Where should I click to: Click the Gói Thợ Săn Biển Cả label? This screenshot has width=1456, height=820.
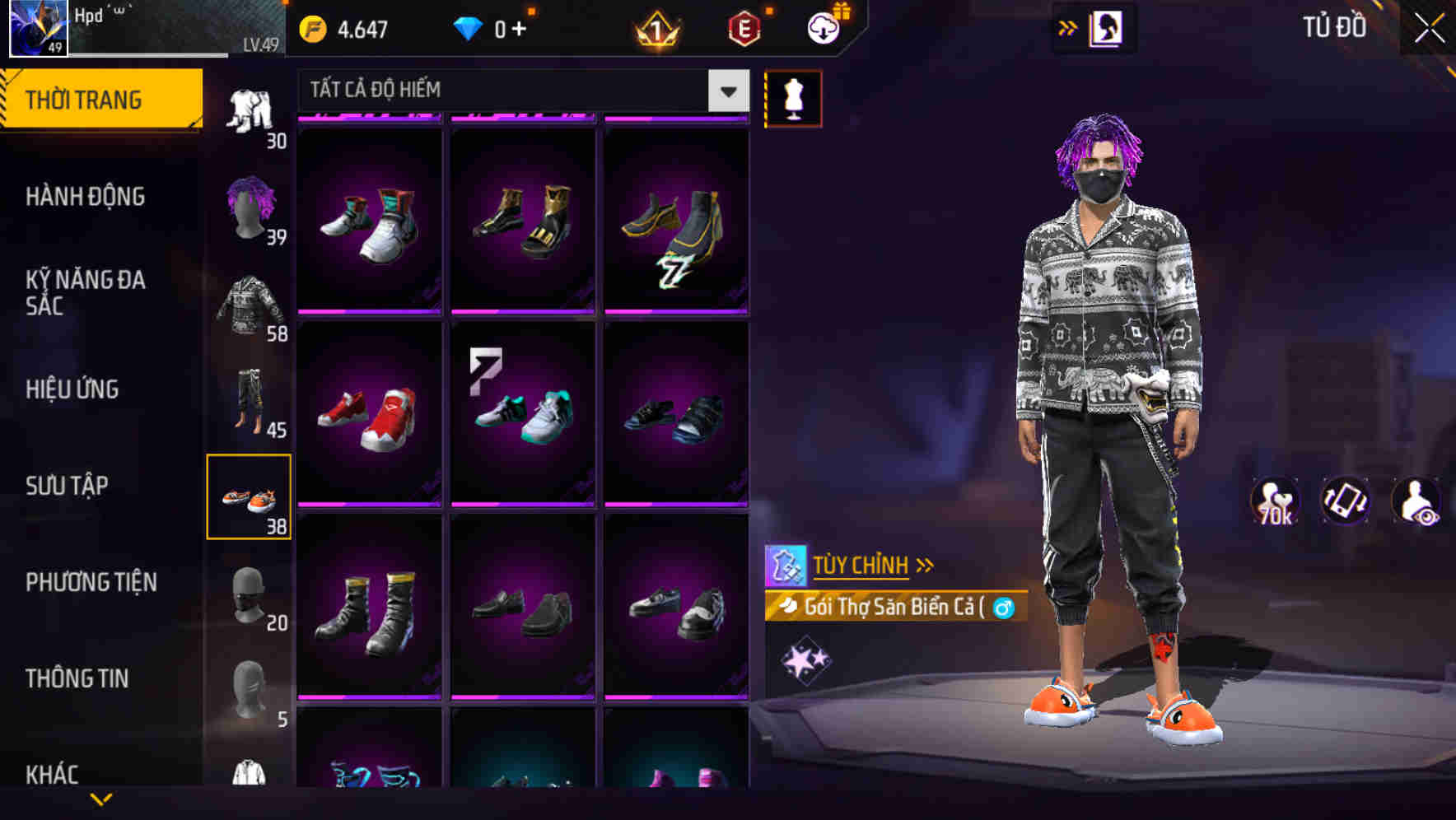tap(894, 609)
